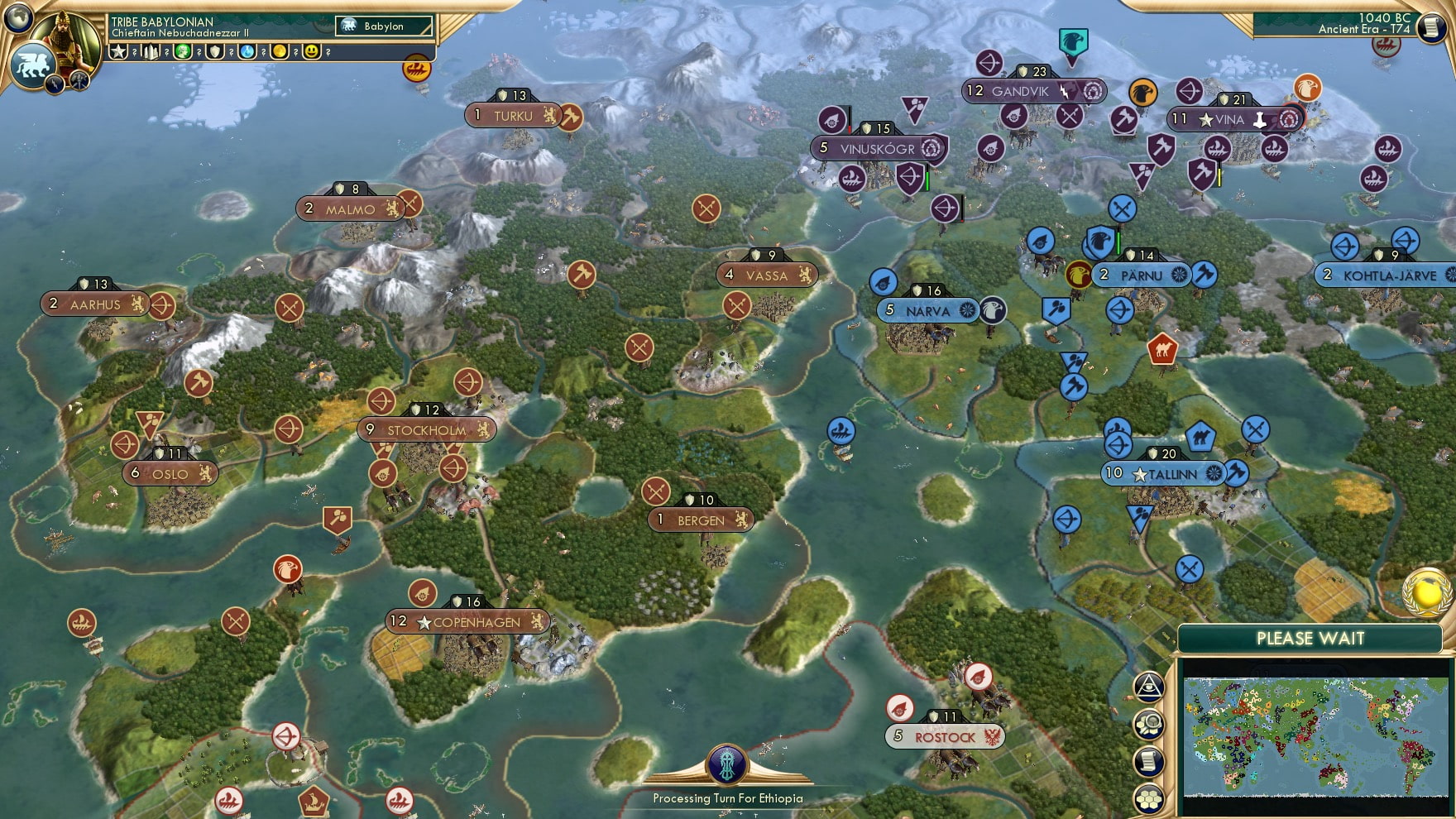Click the Stockholm city banner
Image resolution: width=1456 pixels, height=819 pixels.
point(426,430)
